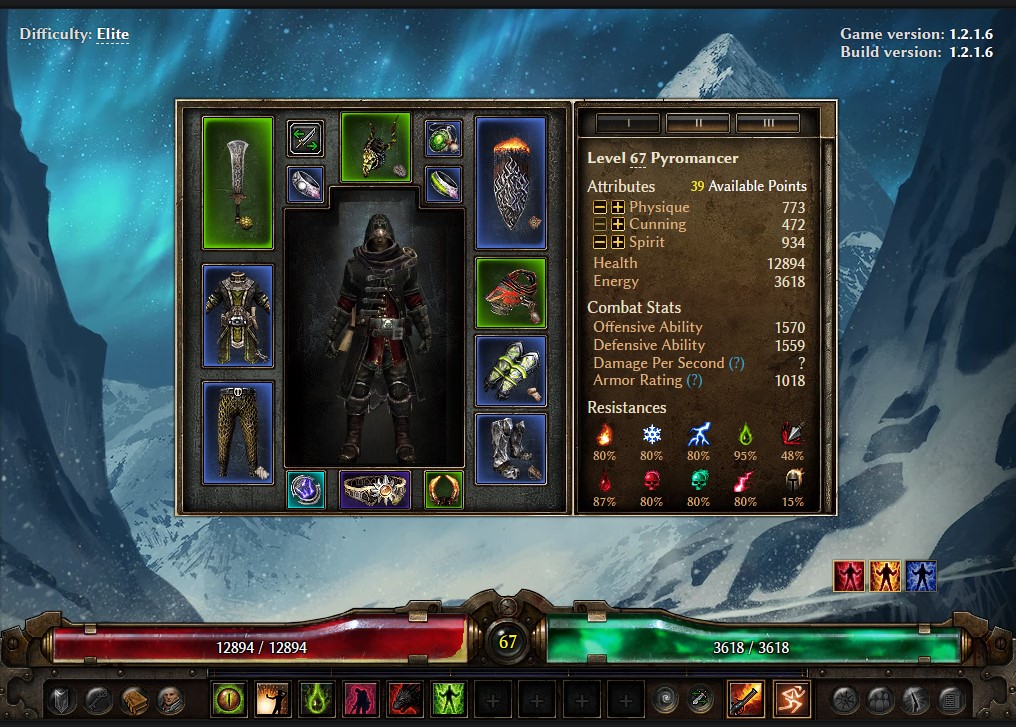Click the weapon swap arrows button
The height and width of the screenshot is (727, 1016).
point(305,137)
